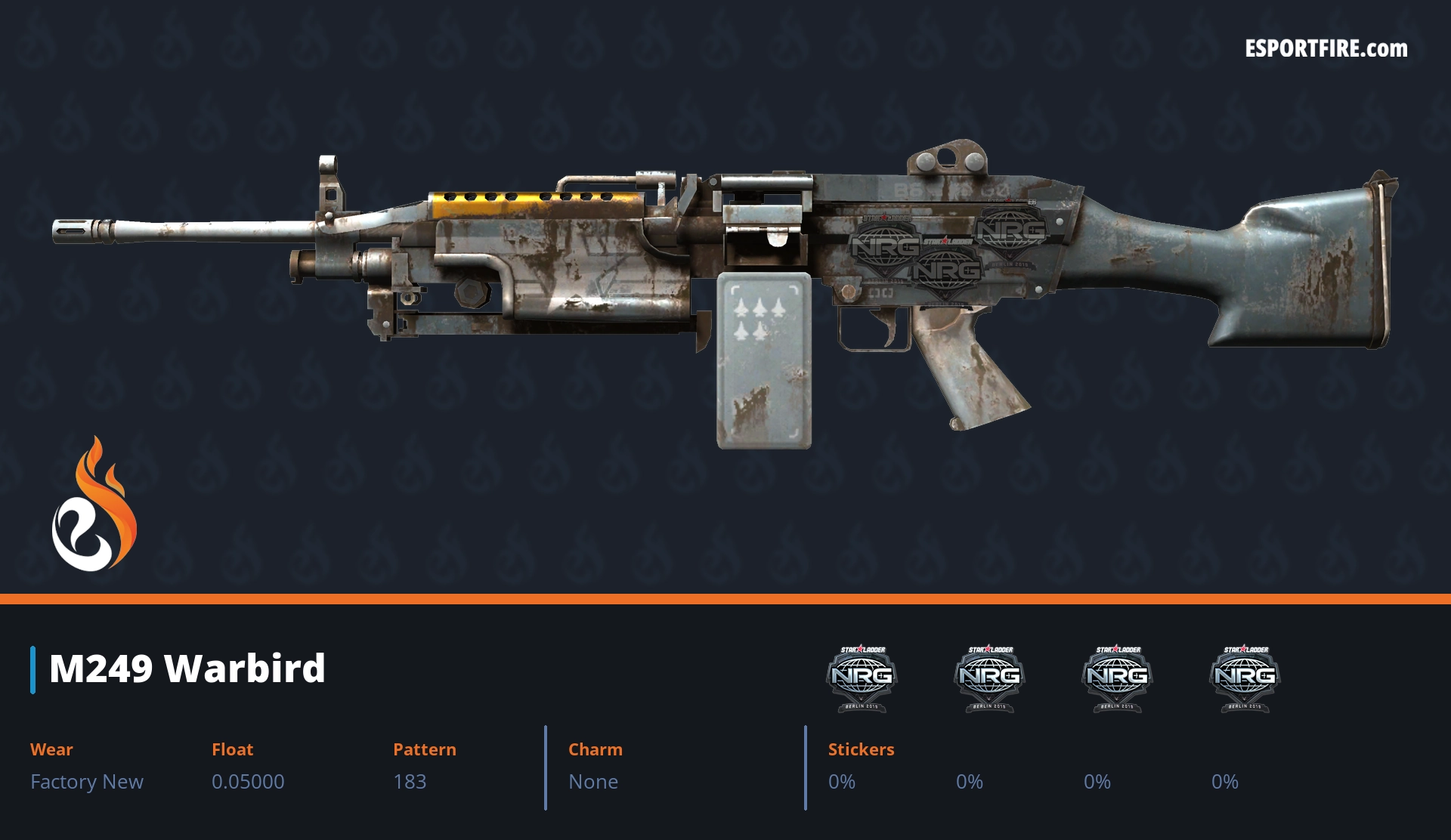The width and height of the screenshot is (1451, 840).
Task: Click the orange flame Esportfire logo
Action: 94,505
